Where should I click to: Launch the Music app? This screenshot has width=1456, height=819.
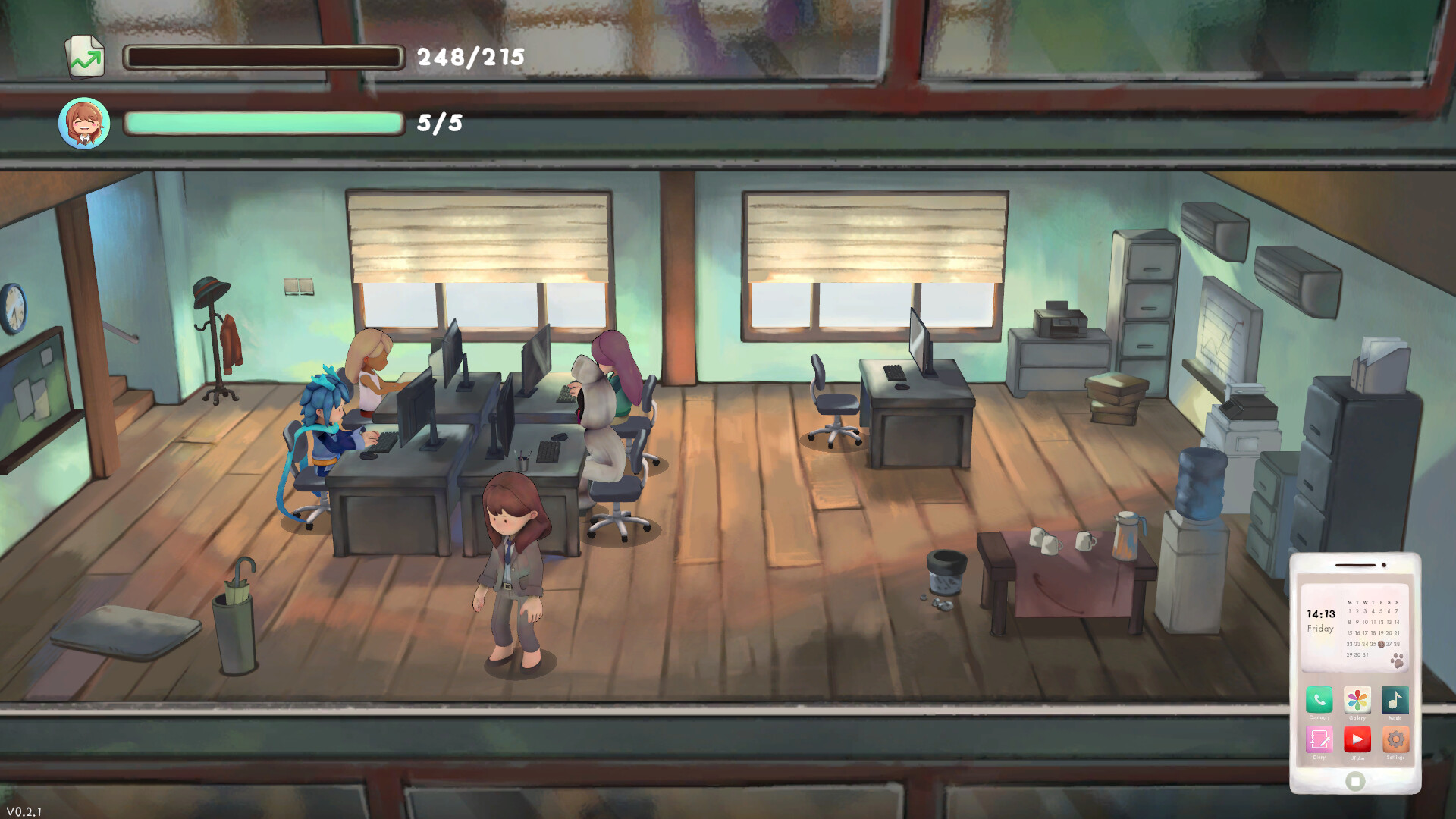pos(1395,700)
